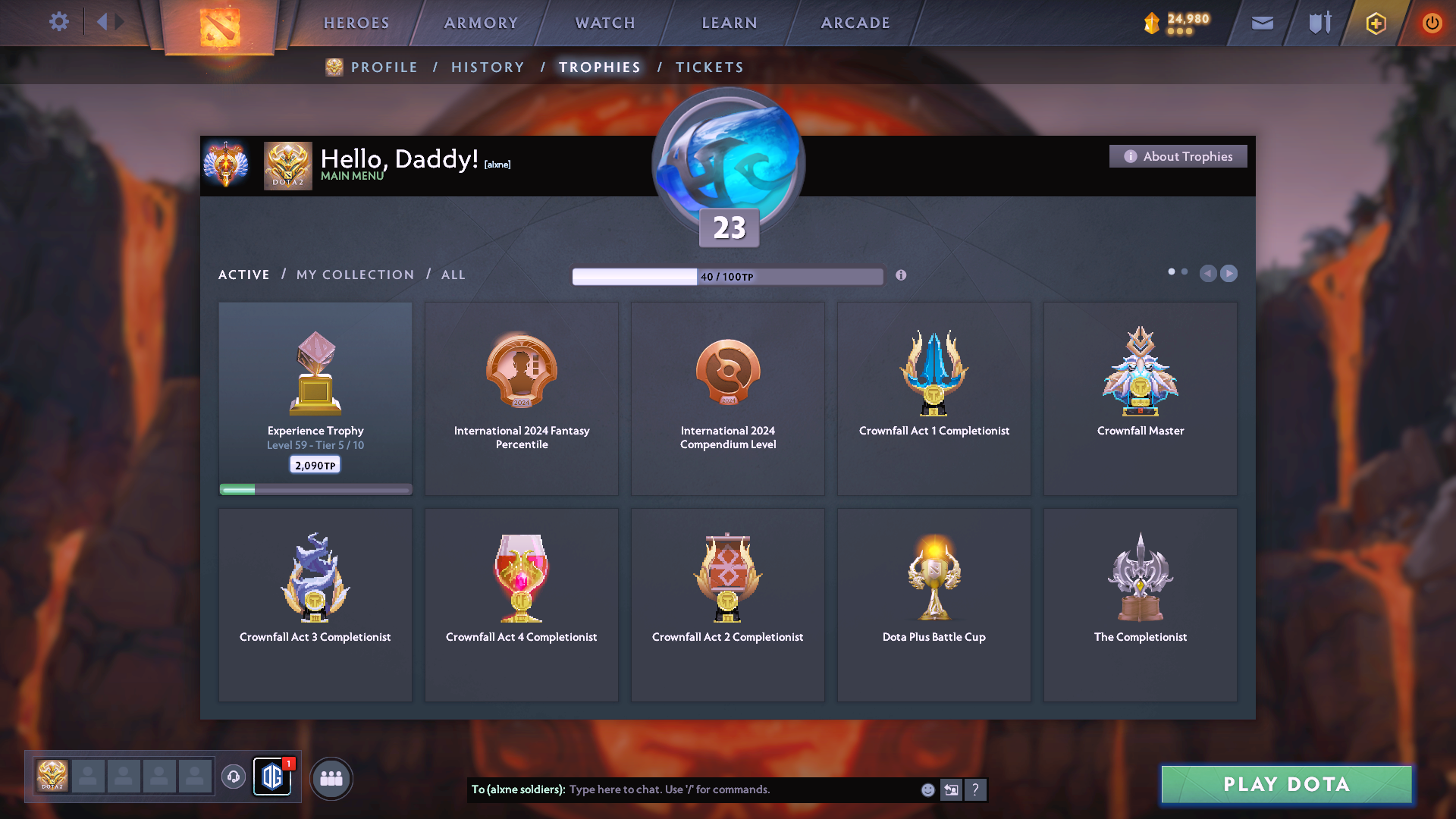The image size is (1456, 819).
Task: Open About Trophies
Action: (1178, 156)
